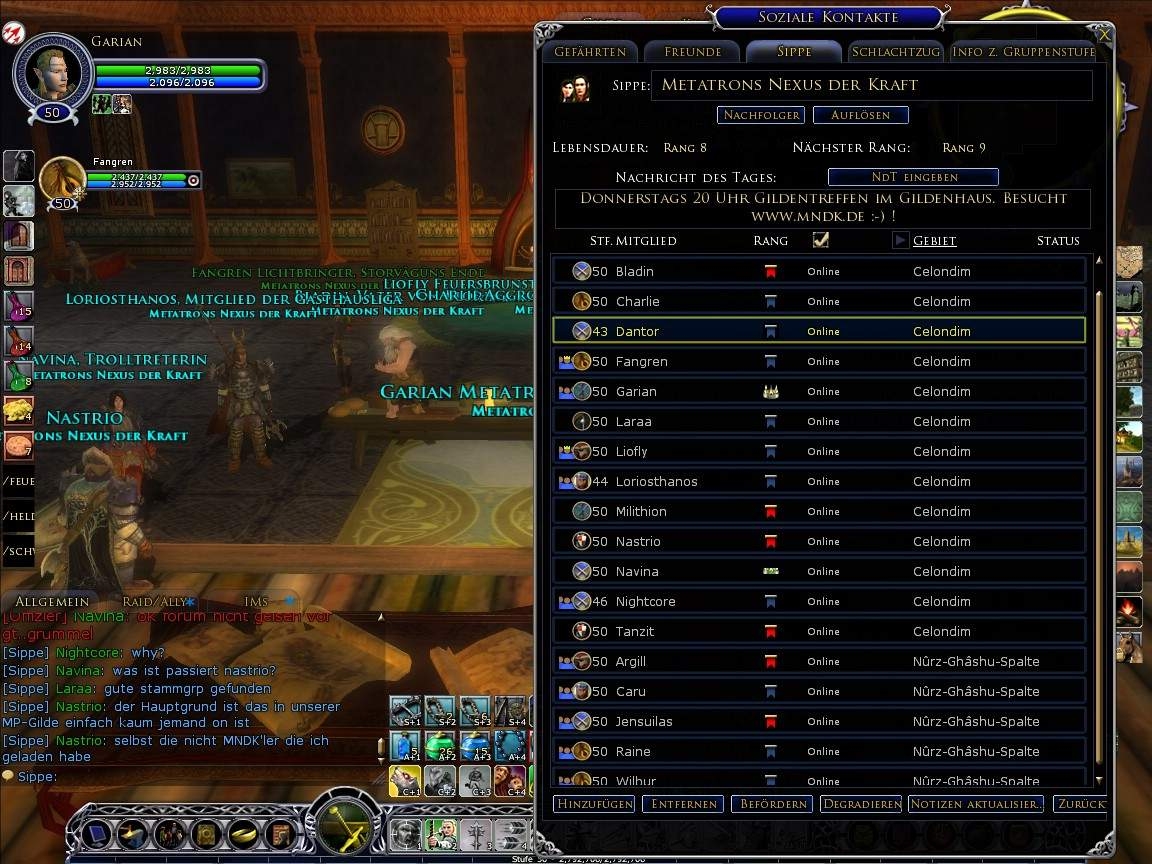Image resolution: width=1152 pixels, height=864 pixels.
Task: Close the Soziale Kontakte window
Action: (1104, 34)
